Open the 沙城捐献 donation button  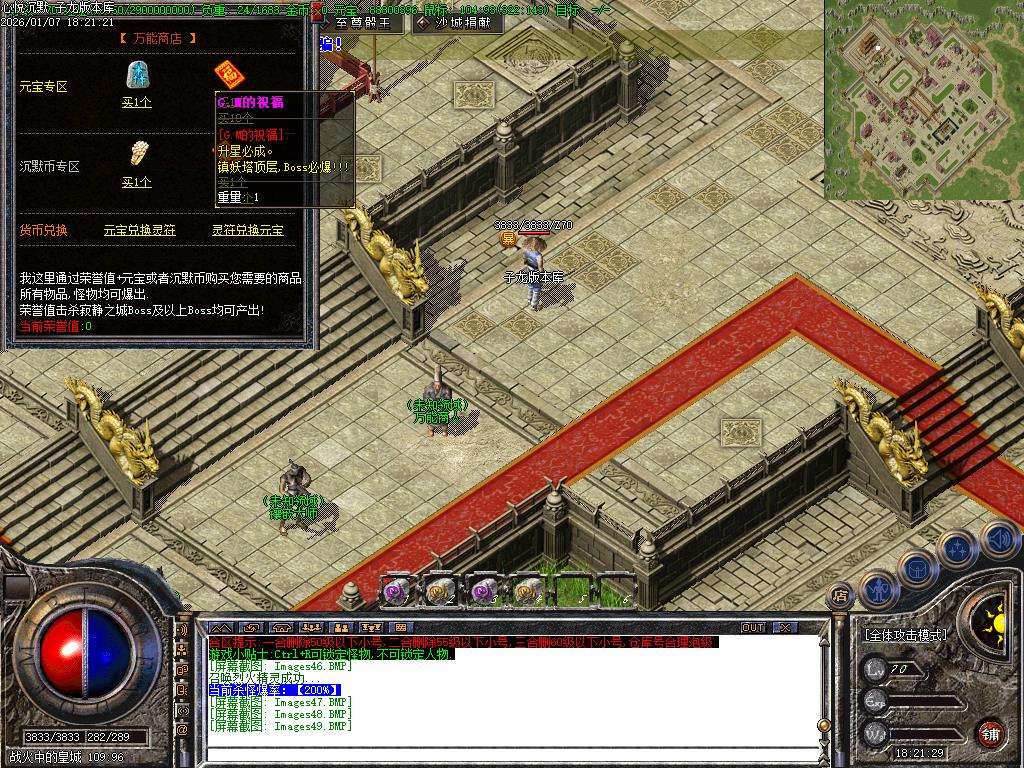coord(455,21)
